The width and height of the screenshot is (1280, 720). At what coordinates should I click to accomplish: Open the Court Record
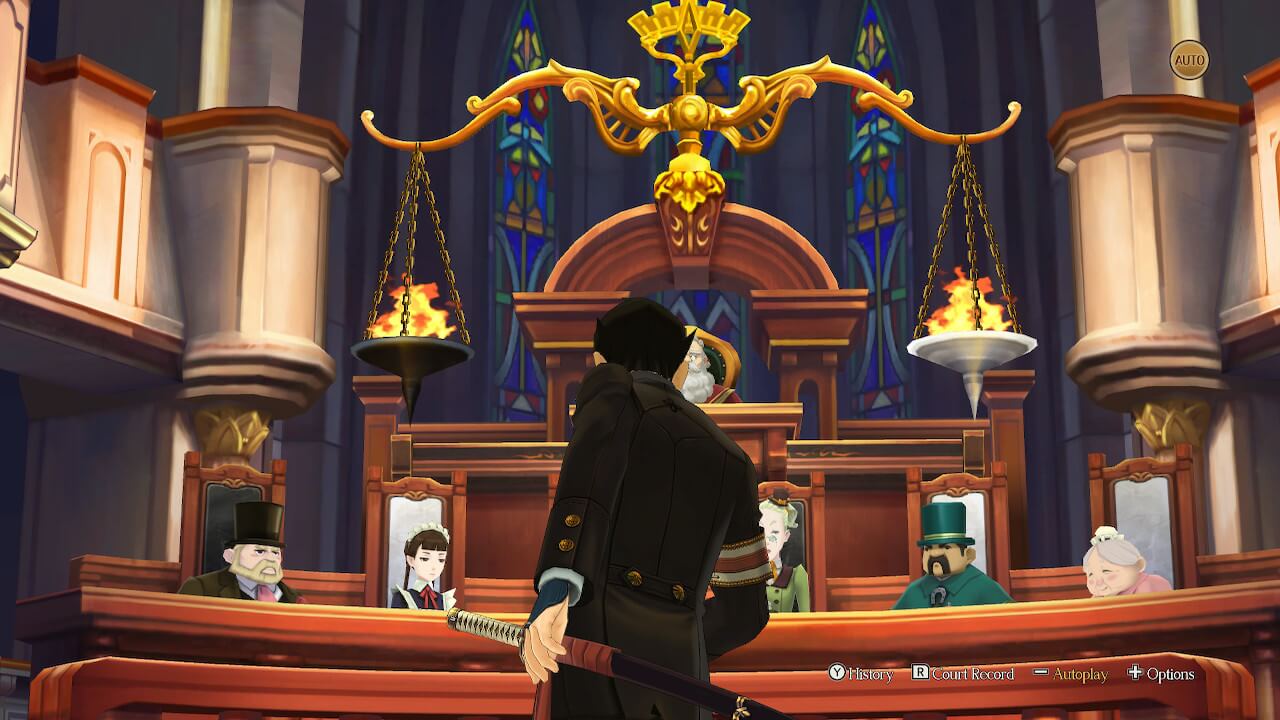[963, 674]
